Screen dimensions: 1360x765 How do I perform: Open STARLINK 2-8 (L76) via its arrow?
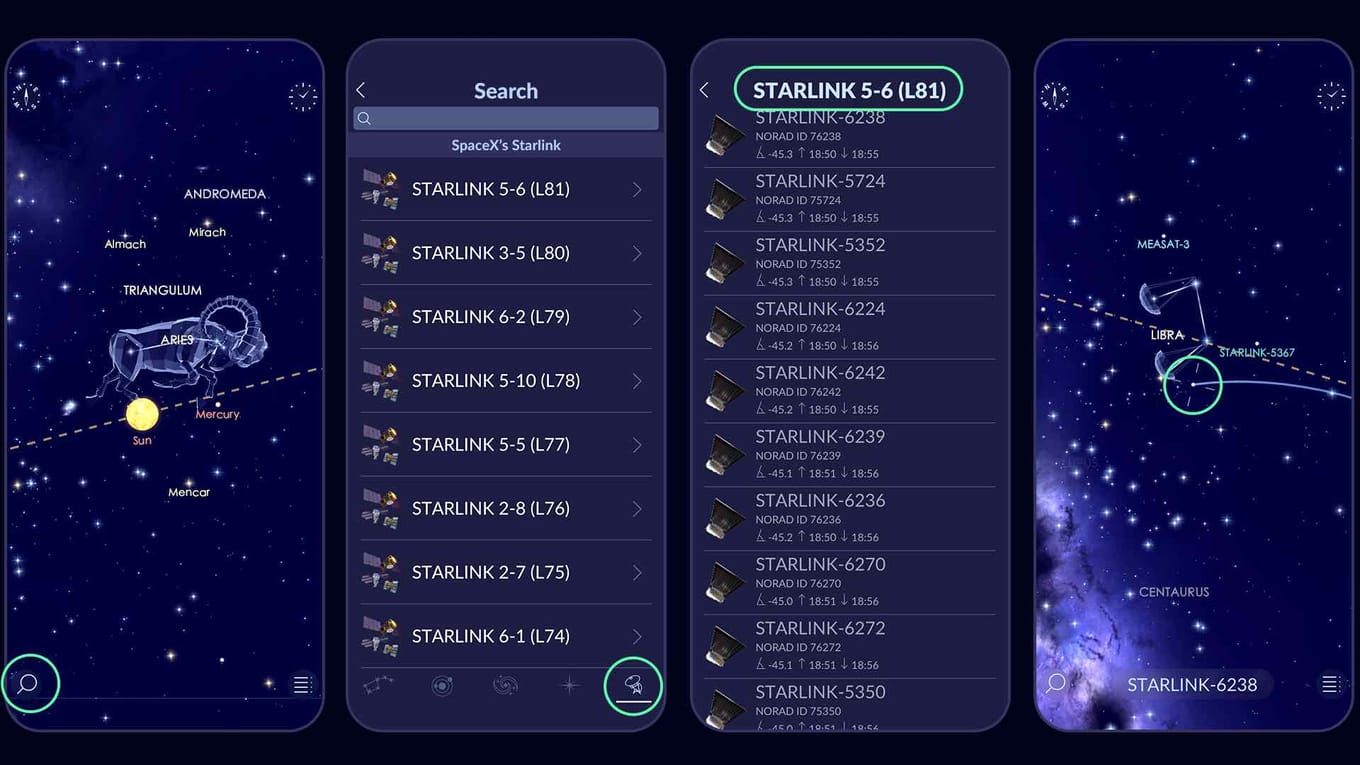(x=637, y=508)
